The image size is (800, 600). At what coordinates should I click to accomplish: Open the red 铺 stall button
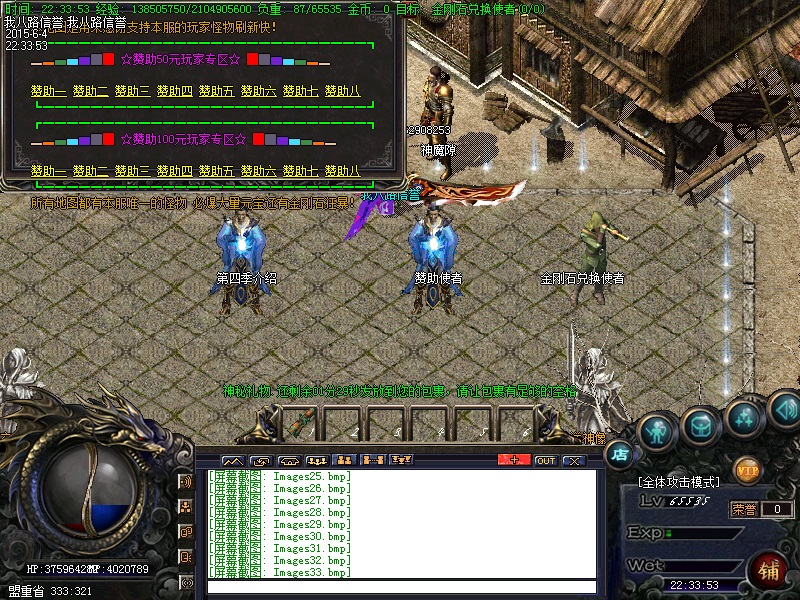pos(768,572)
